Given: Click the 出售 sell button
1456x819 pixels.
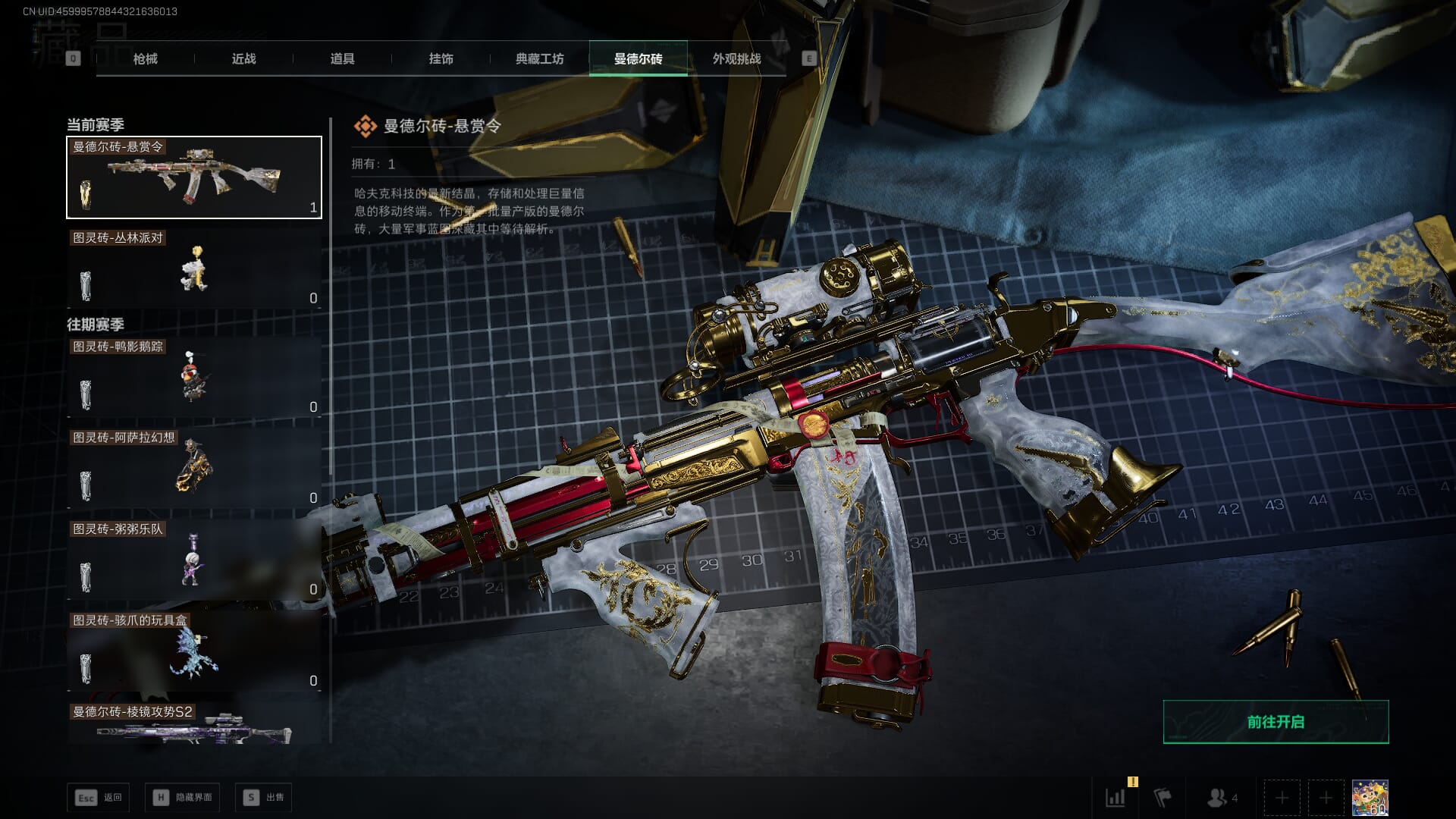Looking at the screenshot, I should pos(263,798).
